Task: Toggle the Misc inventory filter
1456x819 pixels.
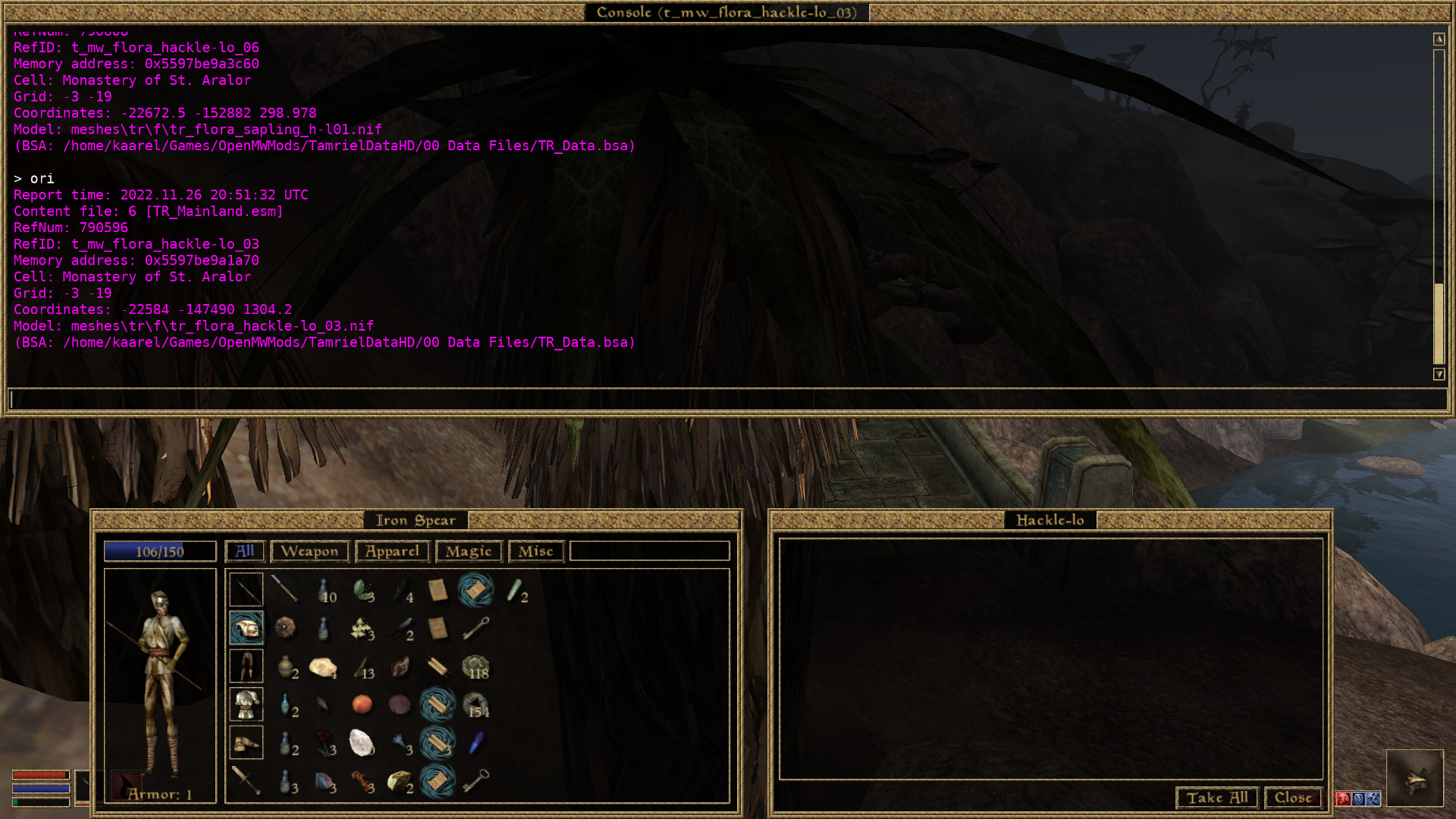Action: 535,551
